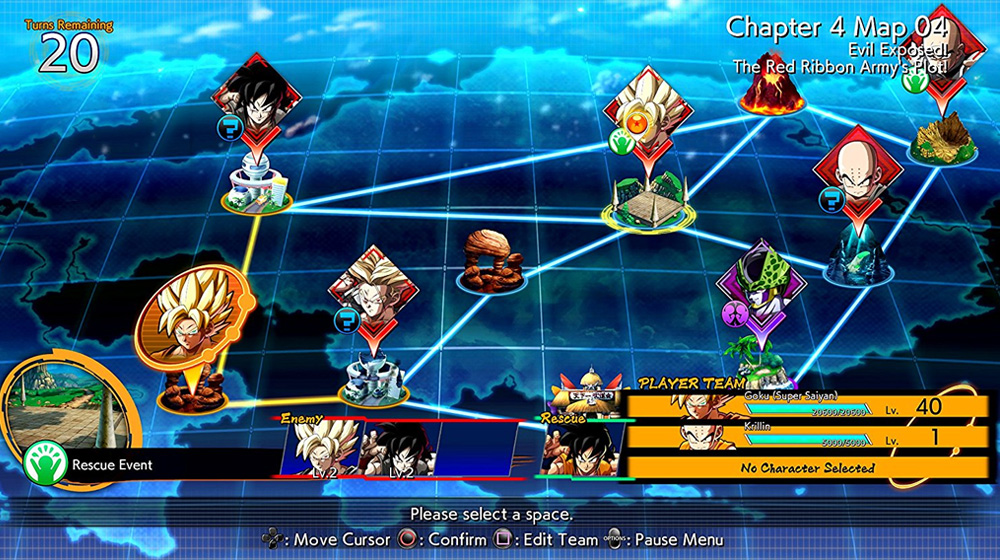Pick the tournament arena rescue space
Image resolution: width=1000 pixels, height=560 pixels.
[649, 203]
